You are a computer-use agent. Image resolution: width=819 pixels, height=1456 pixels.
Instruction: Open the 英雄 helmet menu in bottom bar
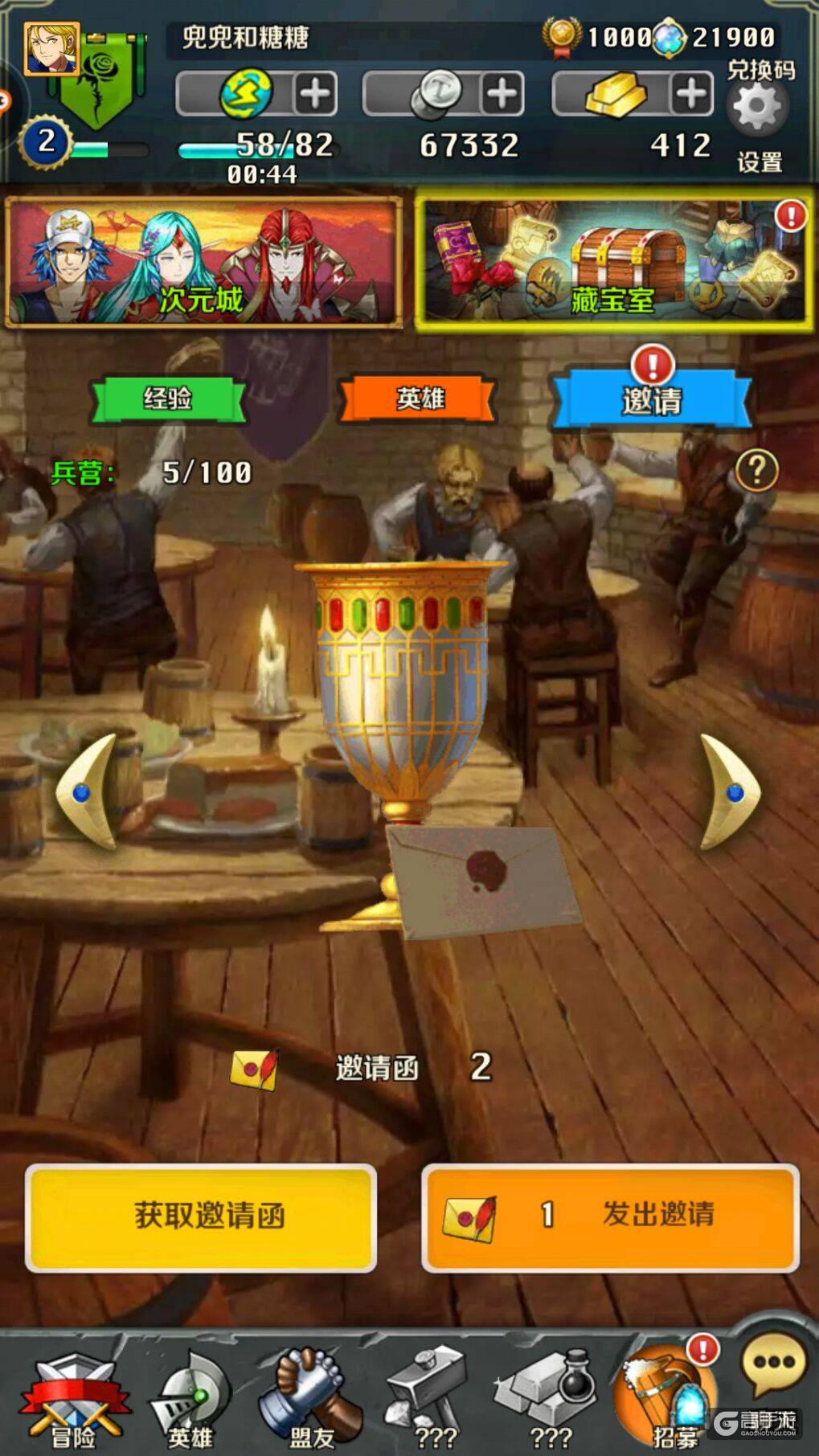pyautogui.click(x=190, y=1400)
